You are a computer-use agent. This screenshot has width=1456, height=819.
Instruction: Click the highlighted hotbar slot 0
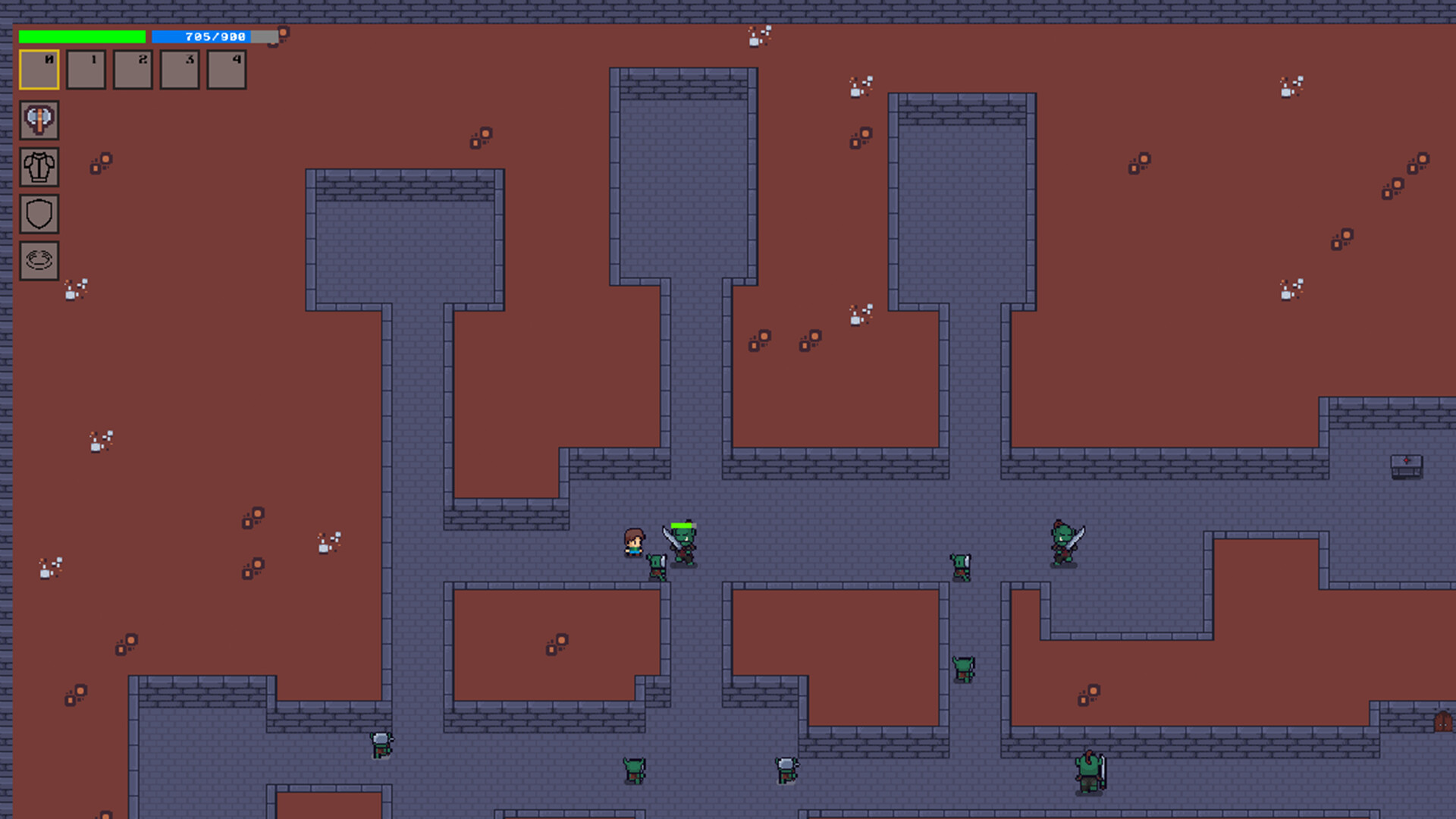tap(39, 70)
